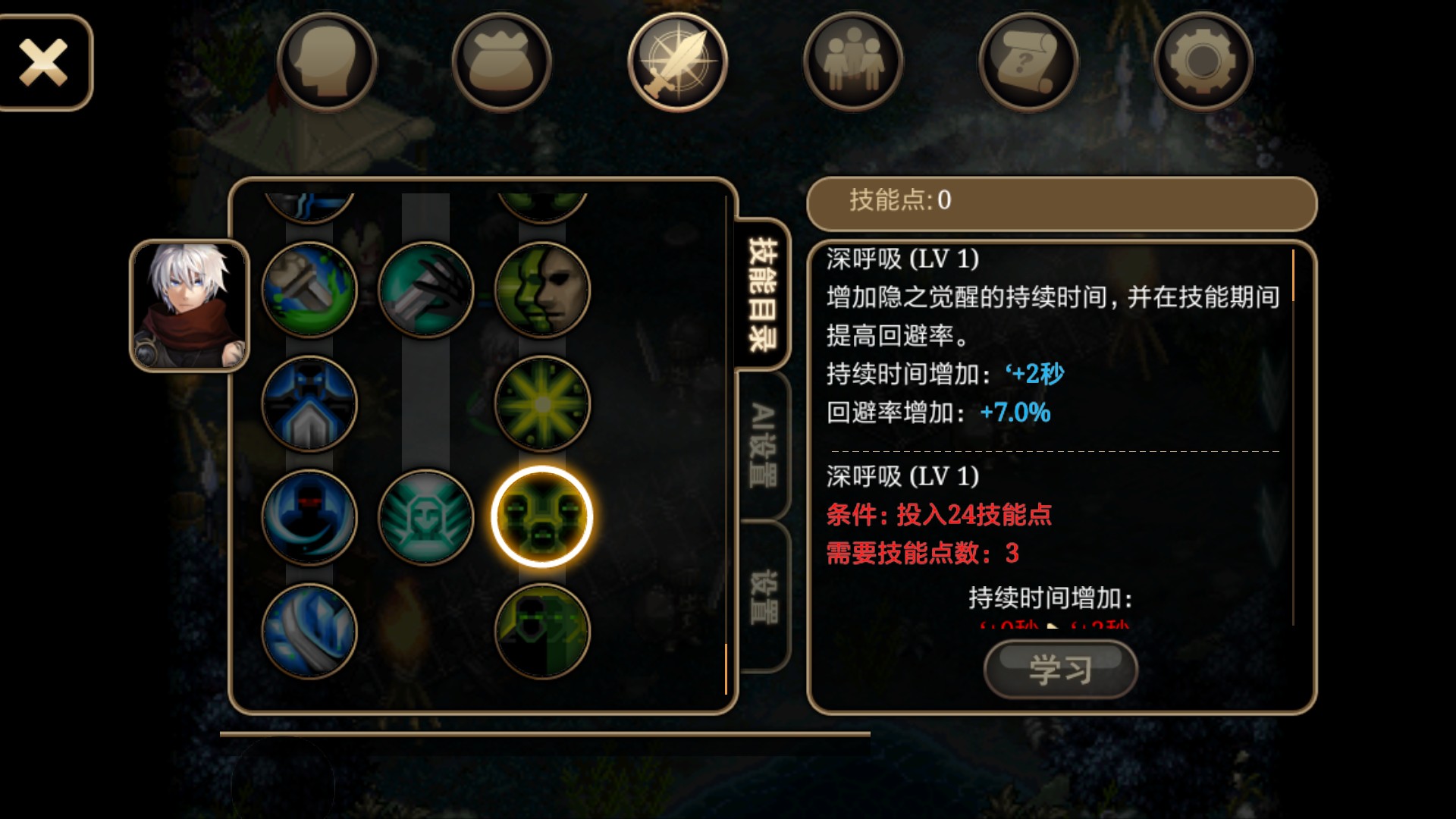
Task: Choose the teal claw slash skill icon
Action: (425, 290)
